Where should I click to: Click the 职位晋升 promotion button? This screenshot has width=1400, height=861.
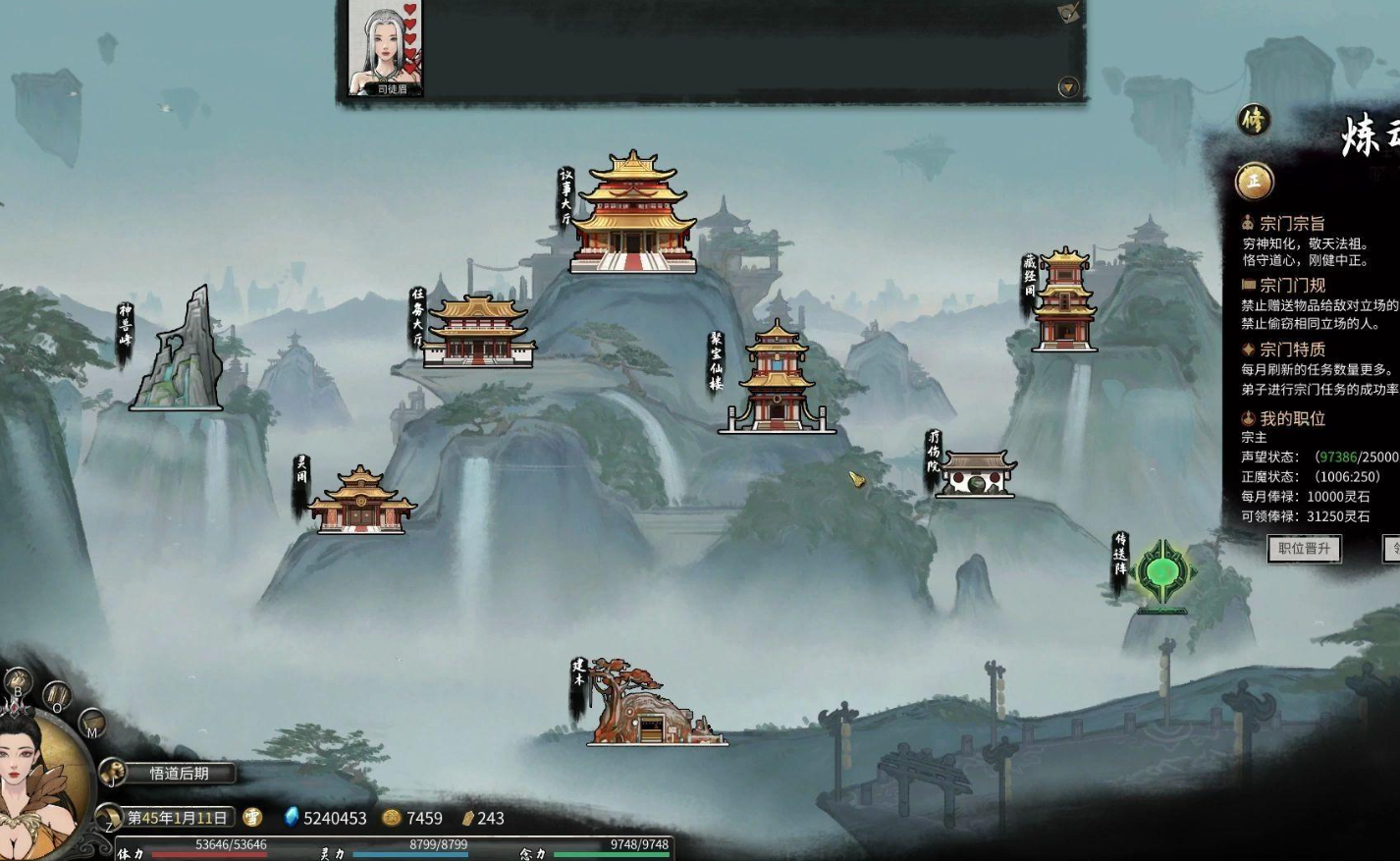(x=1304, y=549)
